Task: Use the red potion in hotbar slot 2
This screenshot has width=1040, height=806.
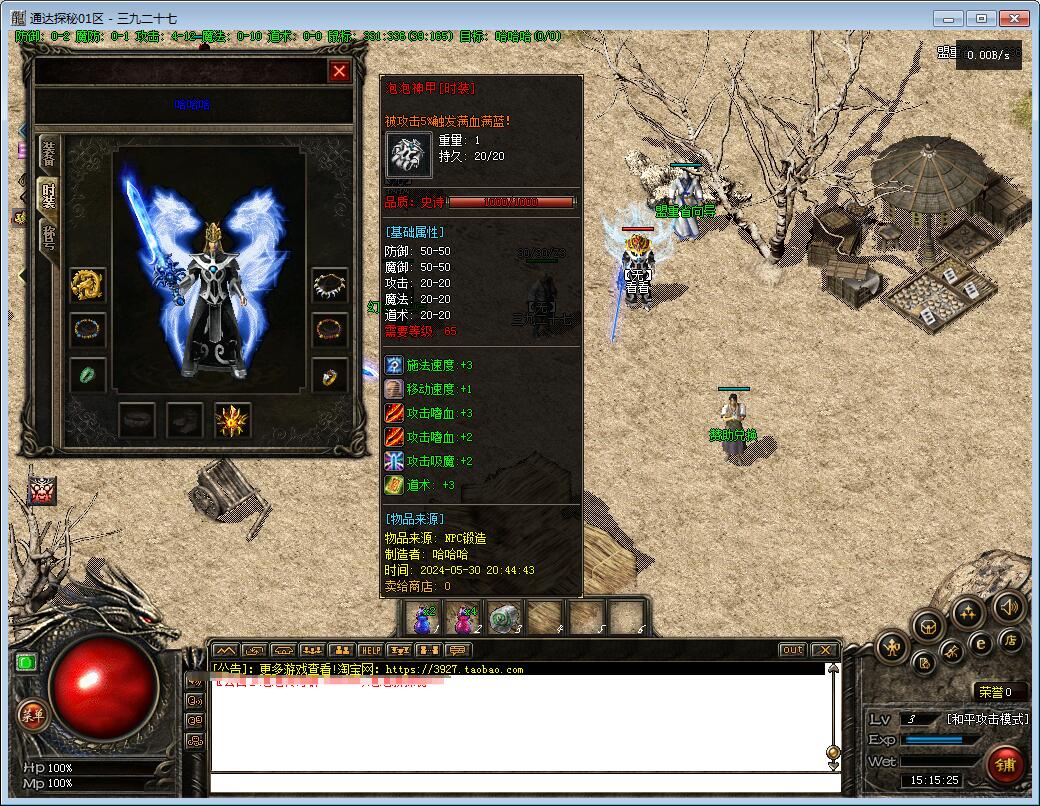Action: coord(464,619)
